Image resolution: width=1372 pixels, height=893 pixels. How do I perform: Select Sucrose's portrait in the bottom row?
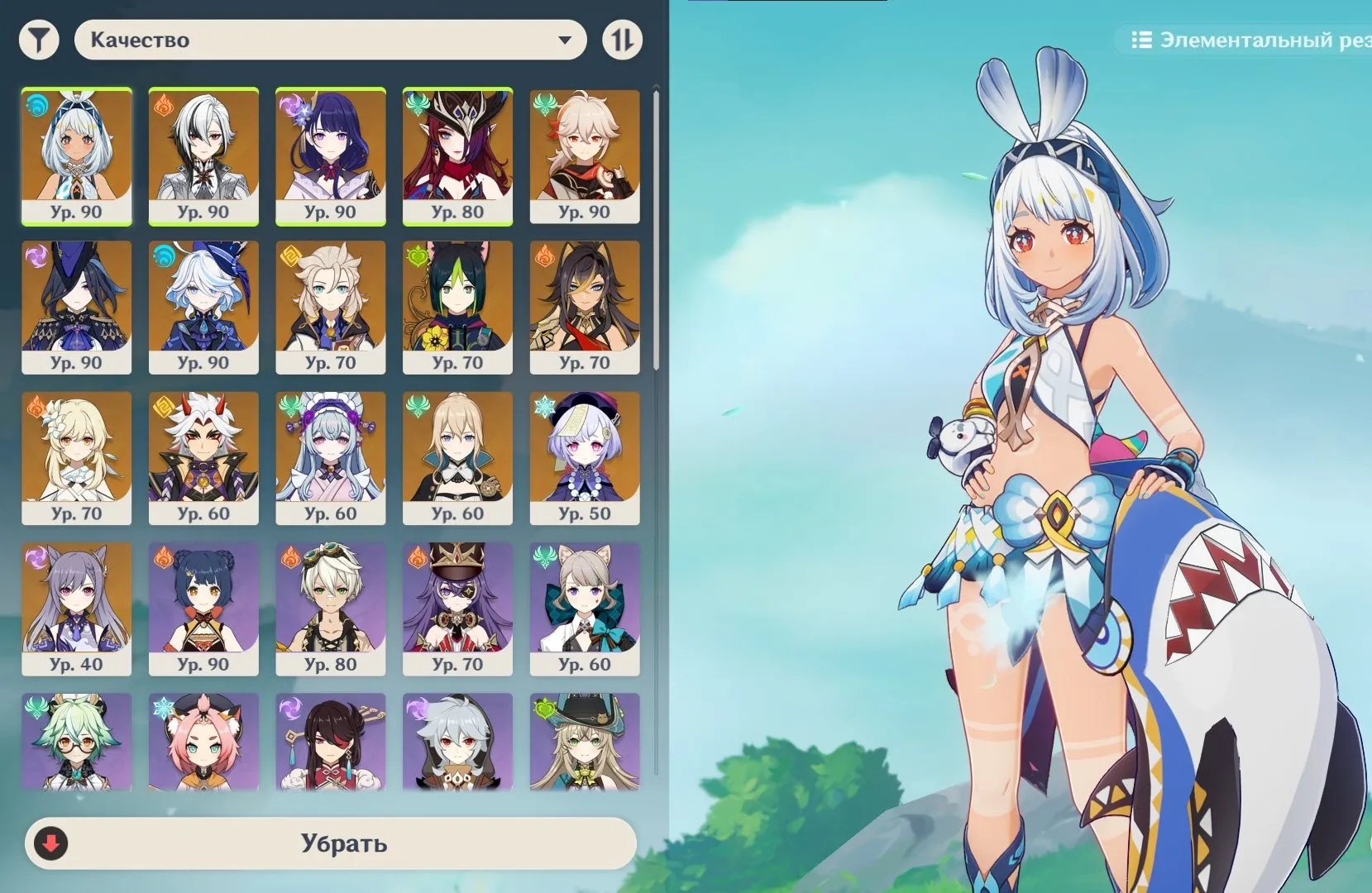pyautogui.click(x=77, y=742)
